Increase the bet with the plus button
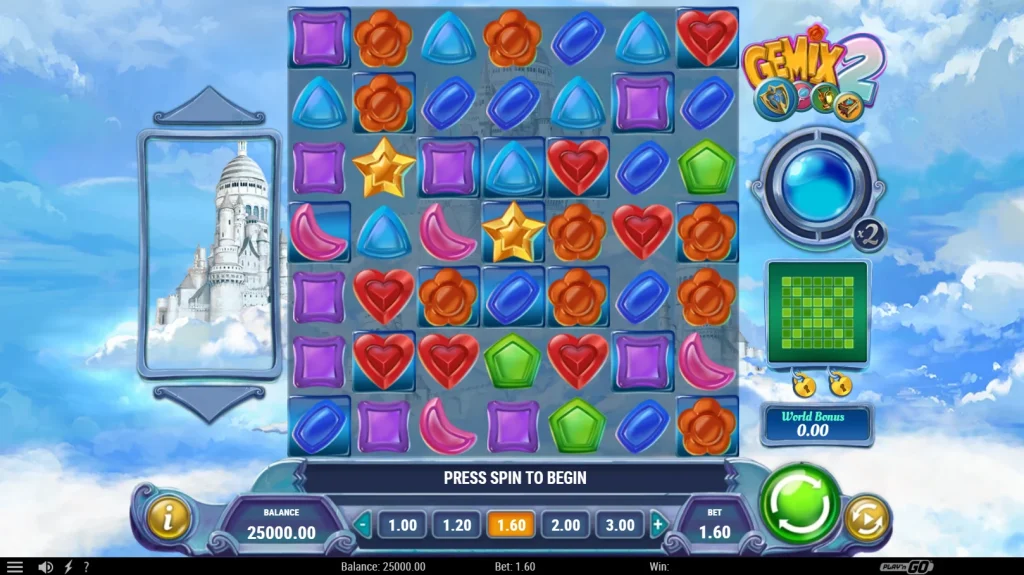This screenshot has height=575, width=1024. [658, 525]
